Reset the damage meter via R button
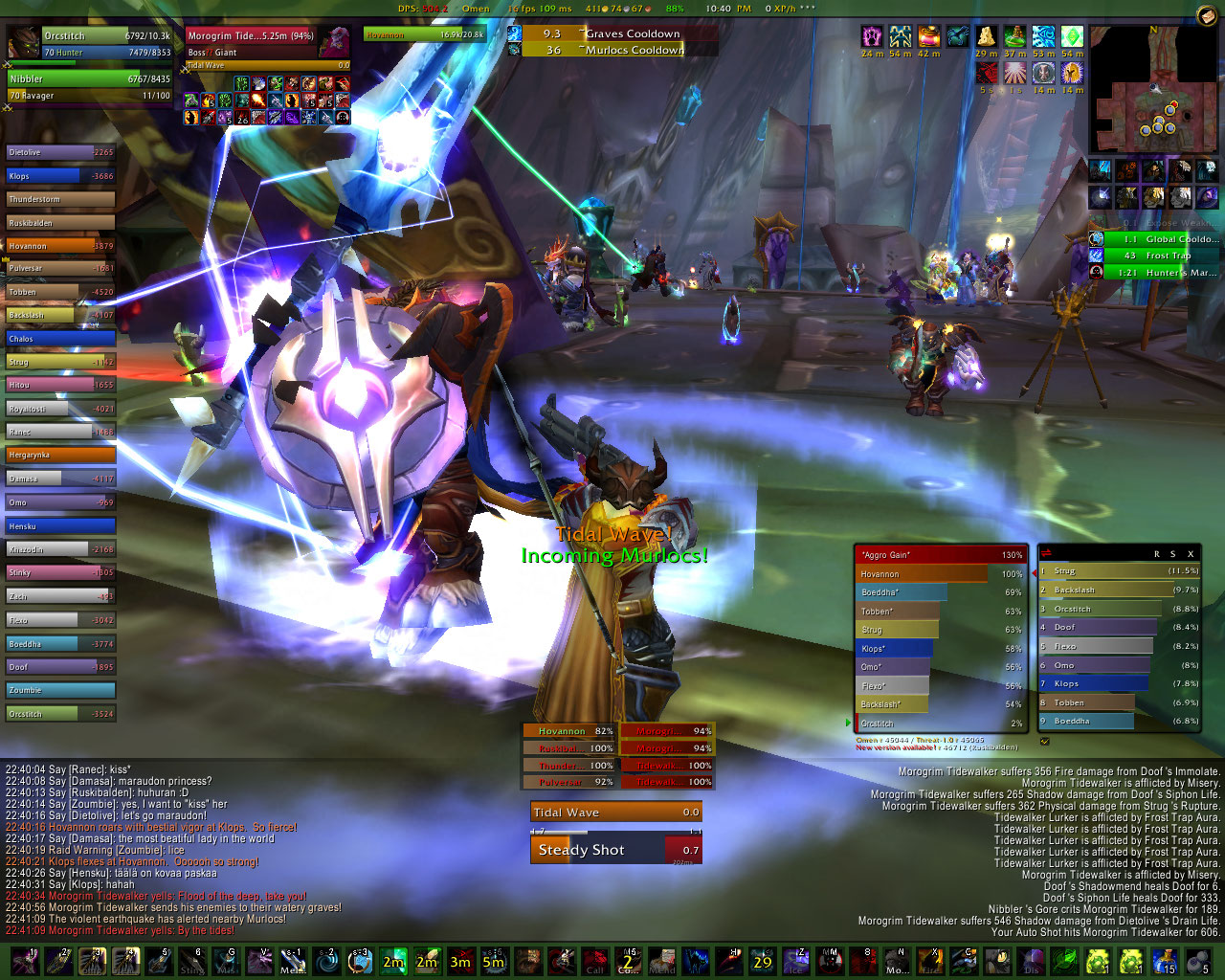The image size is (1225, 980). 1156,554
